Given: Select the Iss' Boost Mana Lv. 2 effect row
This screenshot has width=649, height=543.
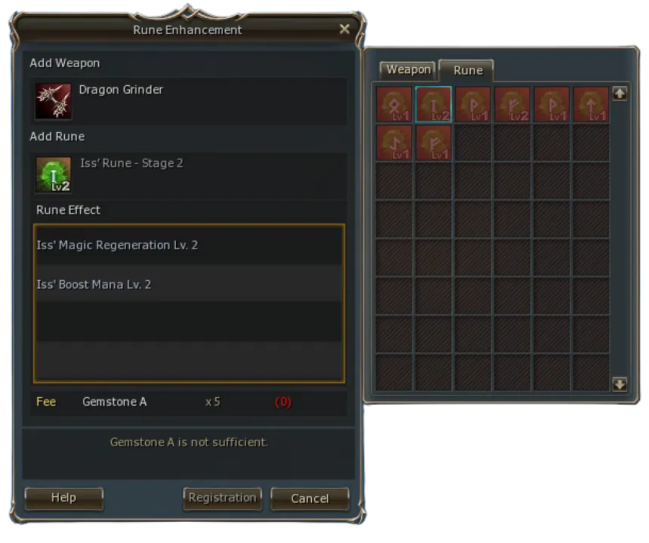Looking at the screenshot, I should pos(189,285).
